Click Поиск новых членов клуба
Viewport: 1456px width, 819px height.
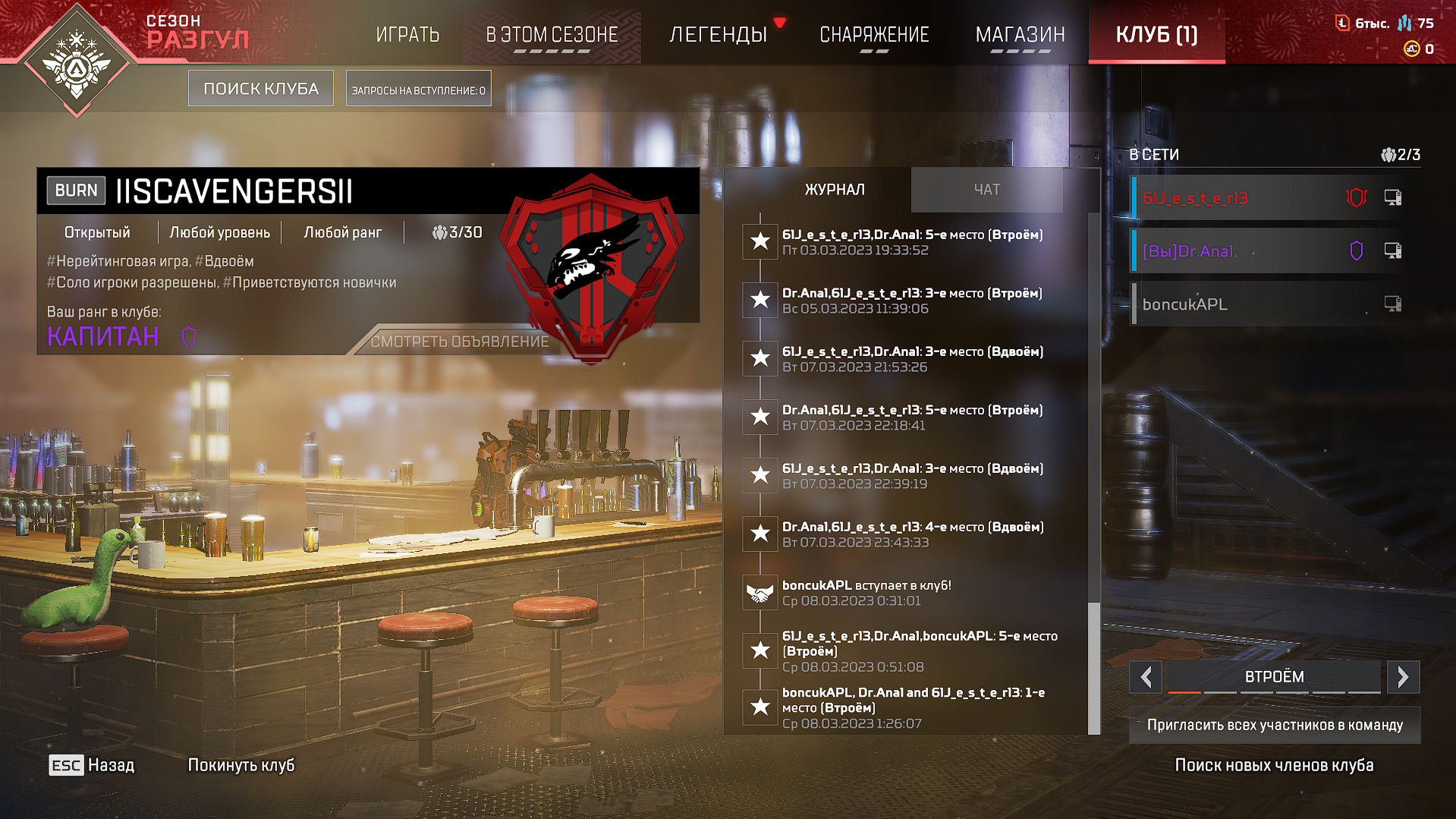tap(1274, 765)
